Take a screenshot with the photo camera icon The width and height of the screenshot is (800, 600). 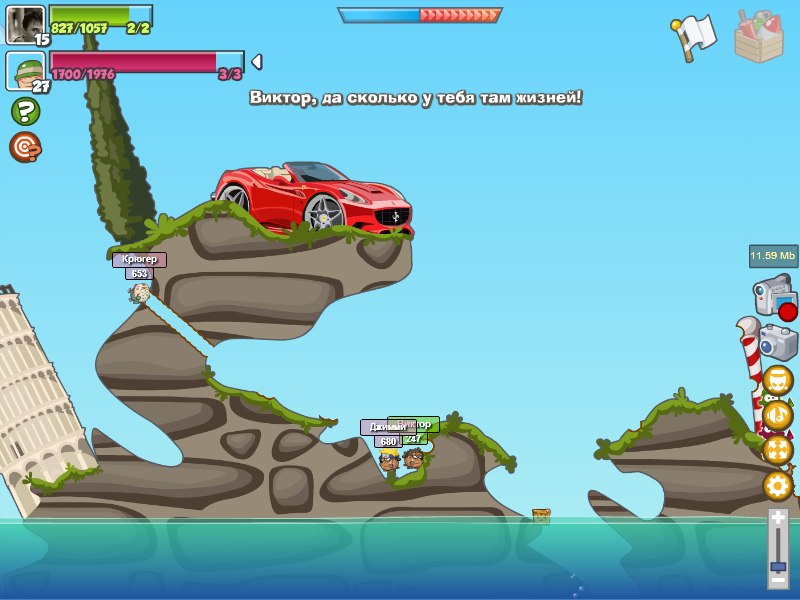[x=778, y=342]
